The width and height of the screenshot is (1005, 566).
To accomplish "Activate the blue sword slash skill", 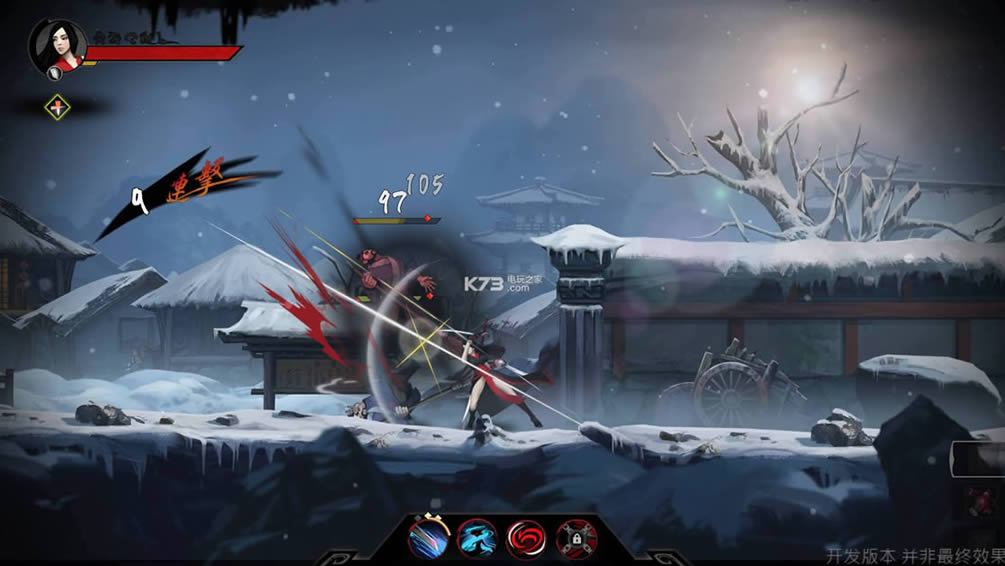I will [x=428, y=540].
